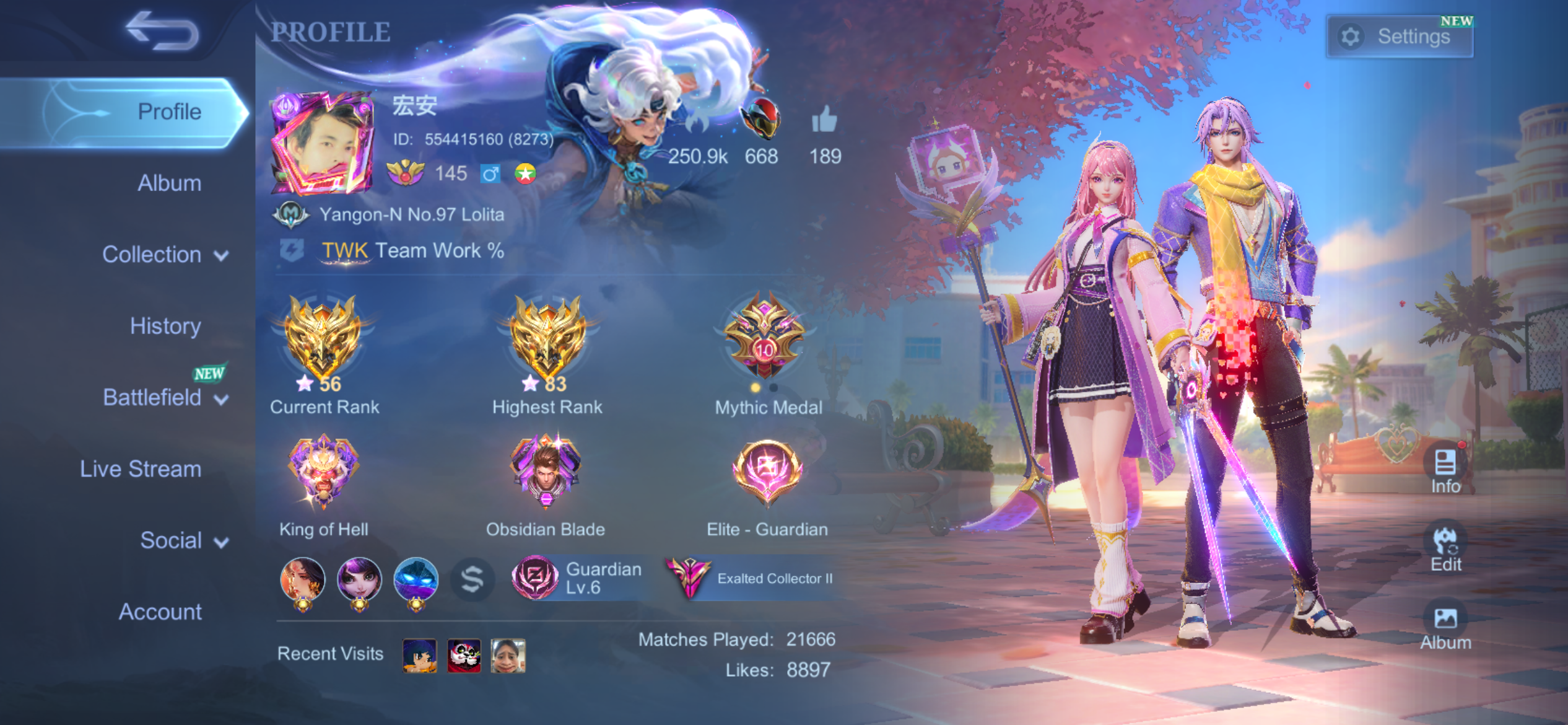Give a like with the thumbs-up icon
Screen dimensions: 1568x725
tap(824, 120)
